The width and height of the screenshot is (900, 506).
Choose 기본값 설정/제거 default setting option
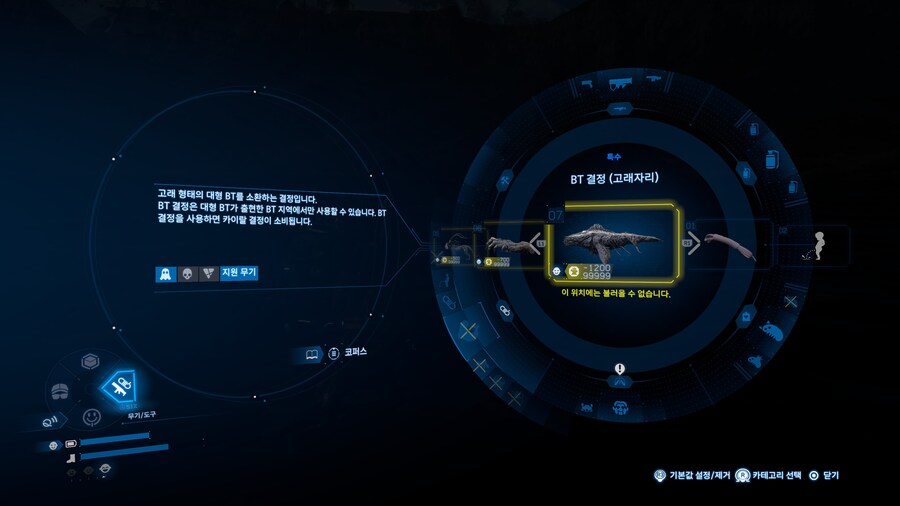691,476
